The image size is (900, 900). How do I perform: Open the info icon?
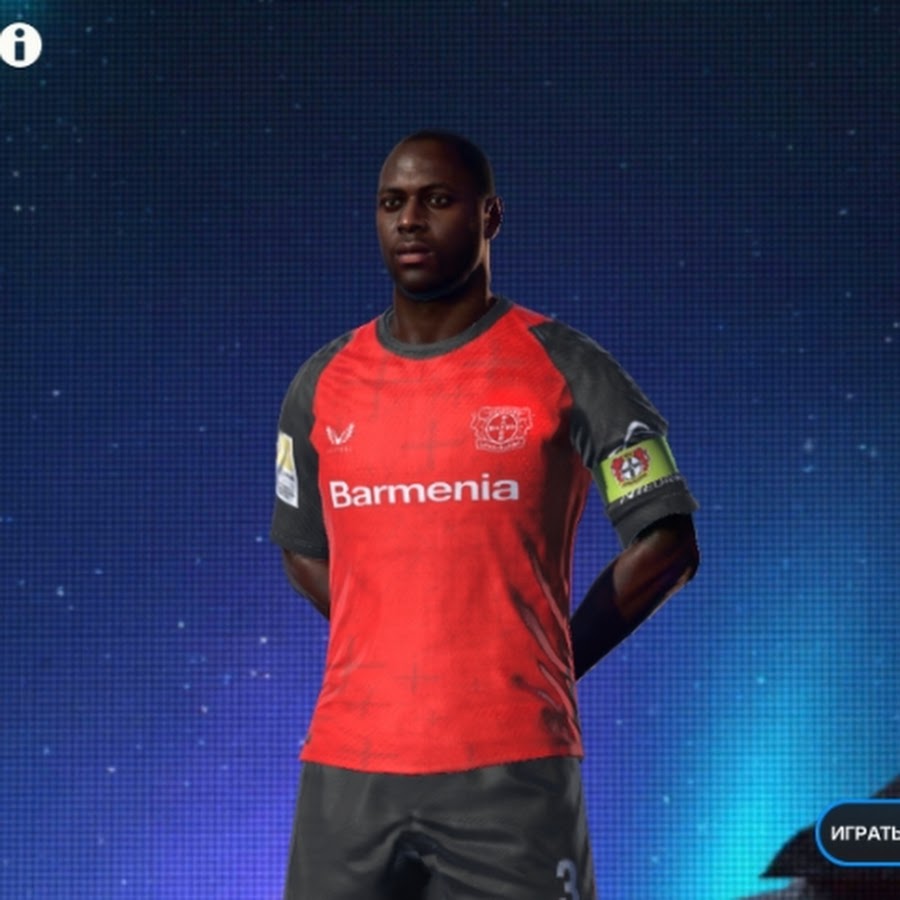click(20, 45)
